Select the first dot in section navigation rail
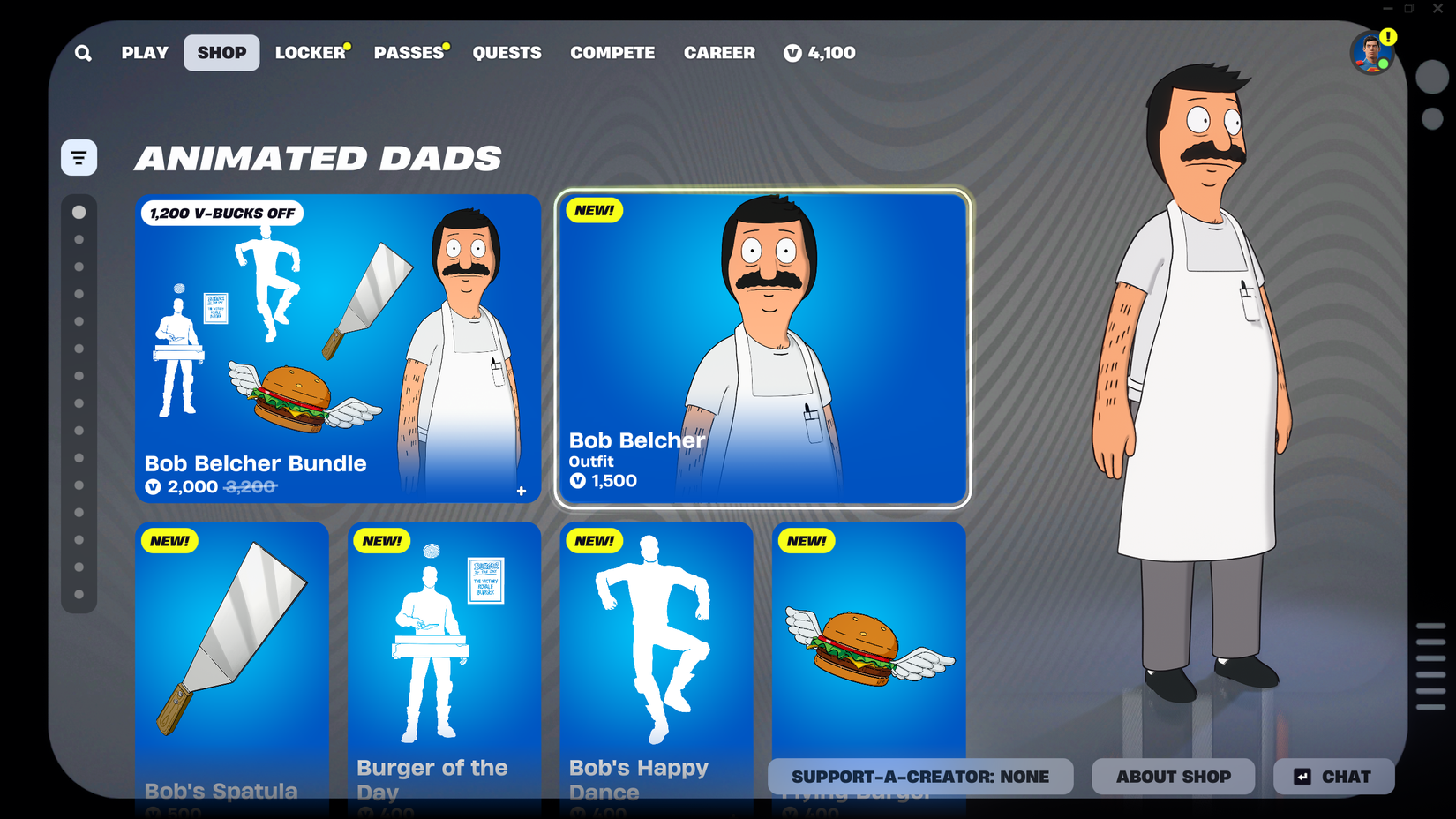Viewport: 1456px width, 819px height. [79, 212]
